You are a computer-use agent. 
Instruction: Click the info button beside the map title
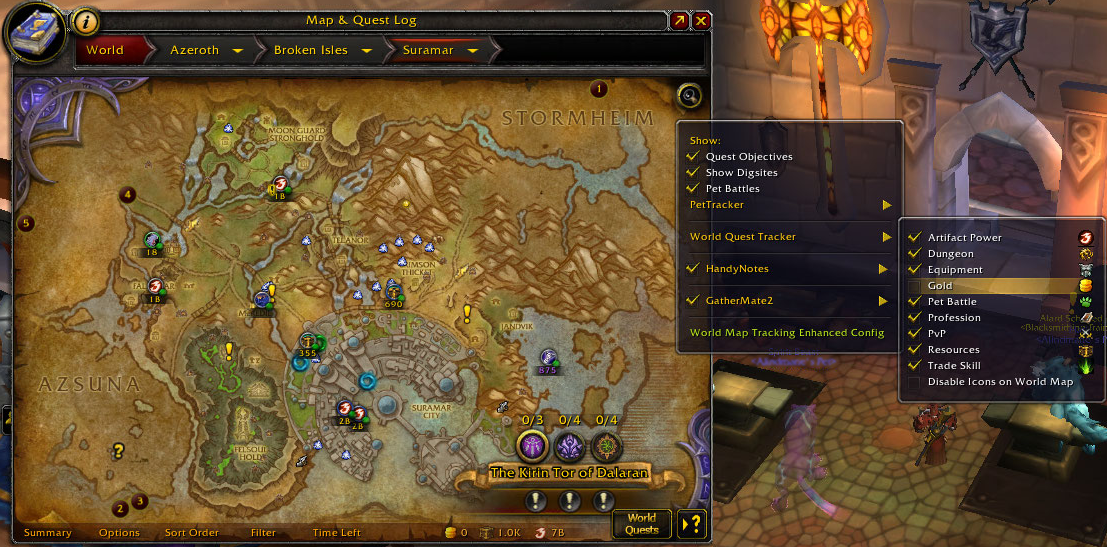(x=87, y=20)
